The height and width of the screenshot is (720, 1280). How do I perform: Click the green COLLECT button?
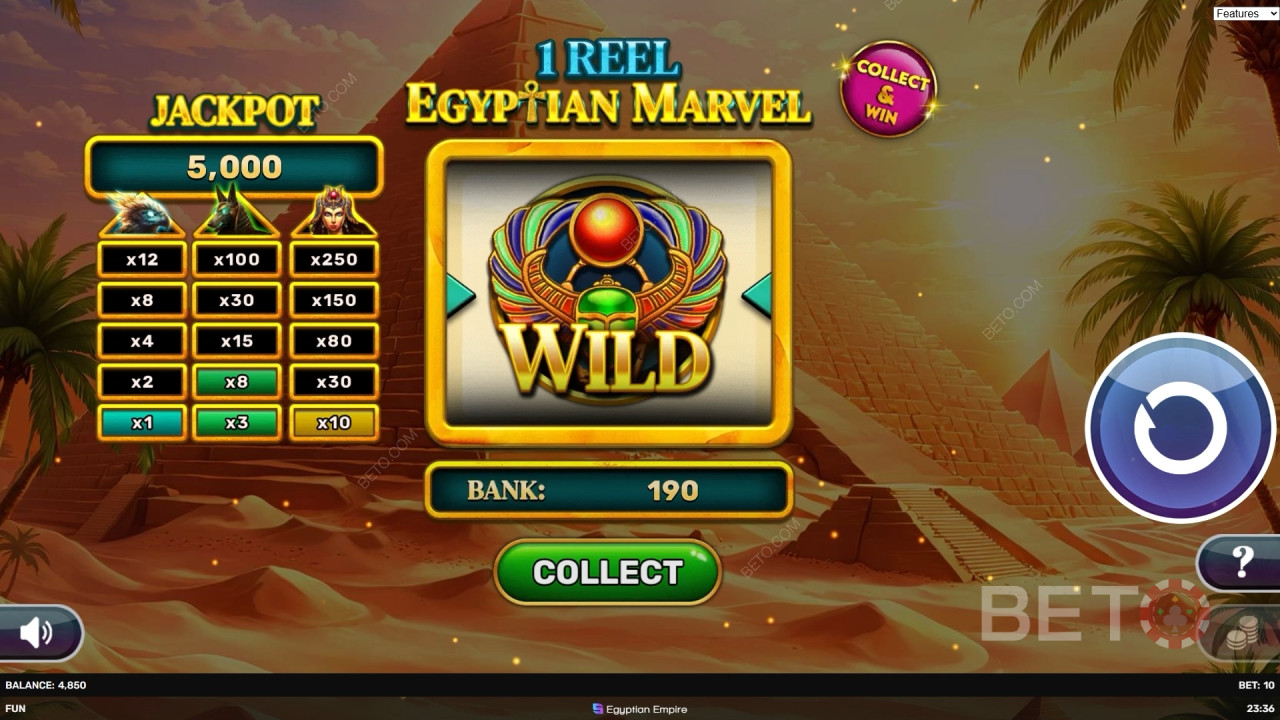(x=607, y=572)
